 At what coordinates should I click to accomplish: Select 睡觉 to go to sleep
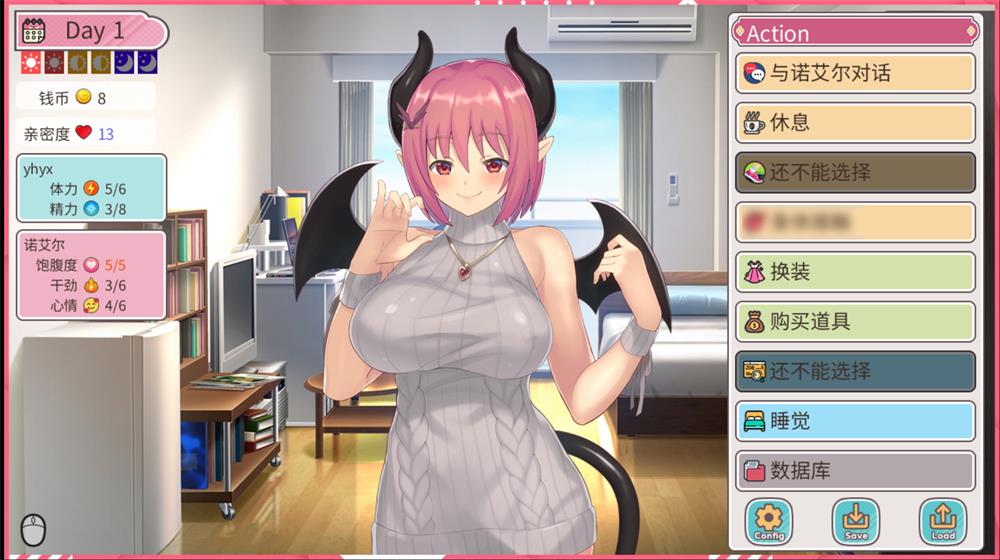coord(855,421)
